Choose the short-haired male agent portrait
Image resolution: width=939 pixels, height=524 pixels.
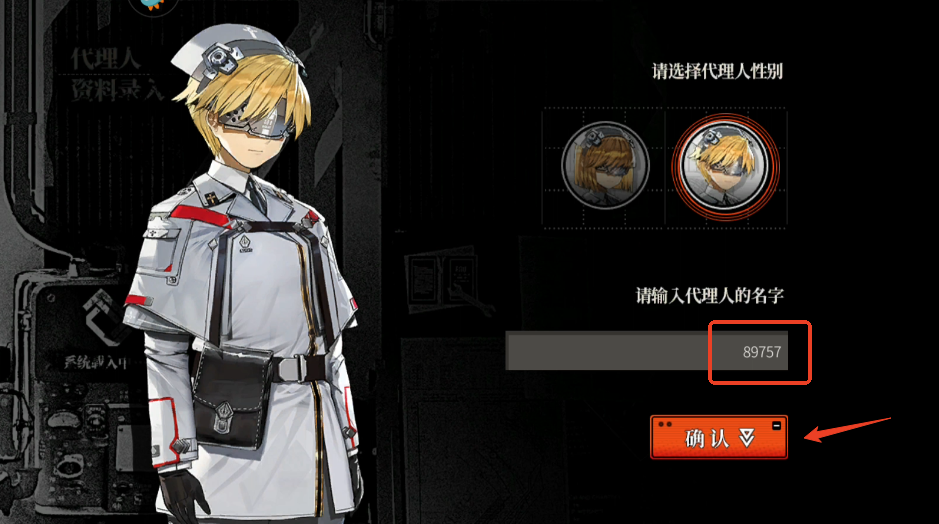pyautogui.click(x=725, y=166)
